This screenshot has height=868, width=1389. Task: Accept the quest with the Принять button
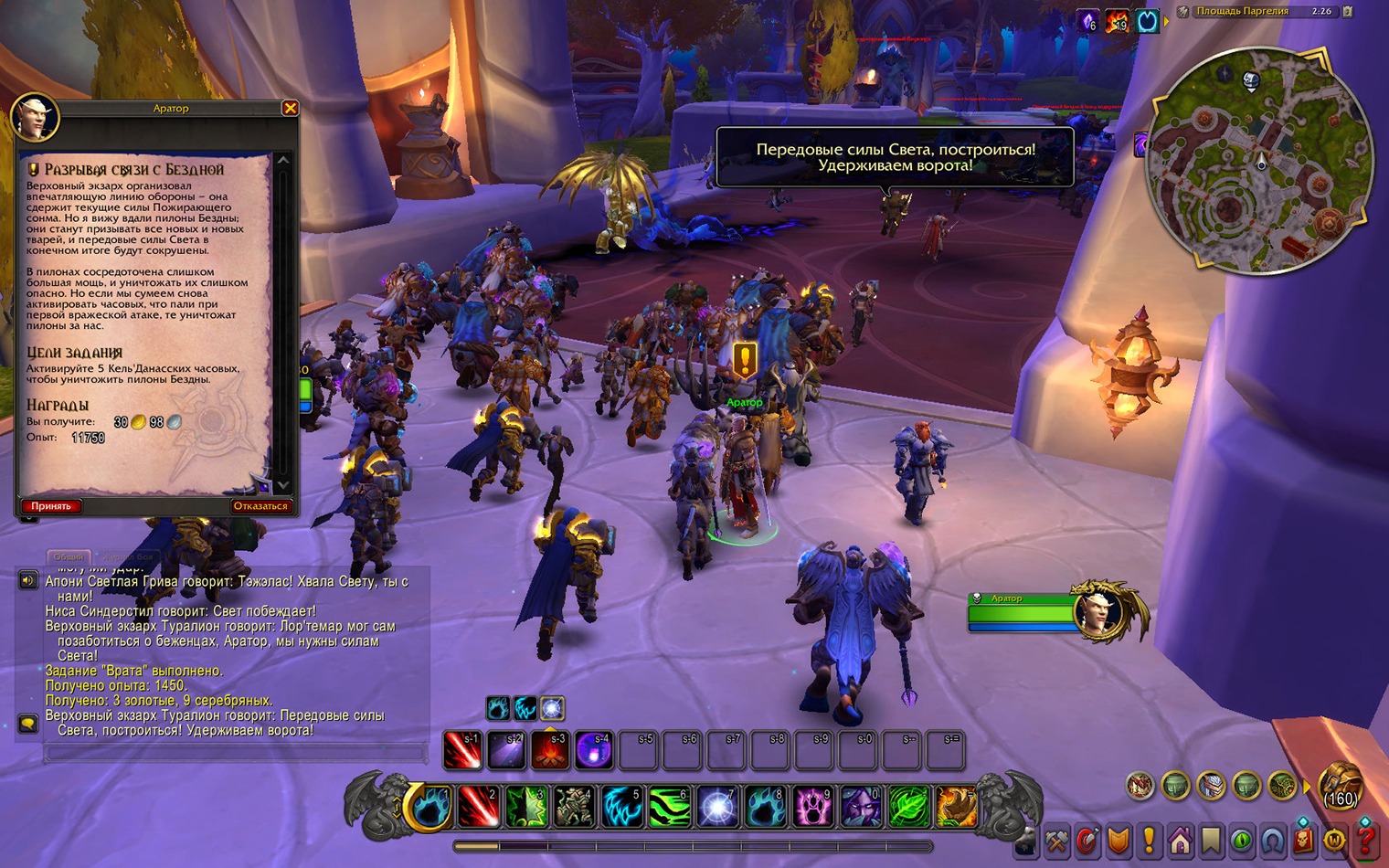click(x=51, y=505)
